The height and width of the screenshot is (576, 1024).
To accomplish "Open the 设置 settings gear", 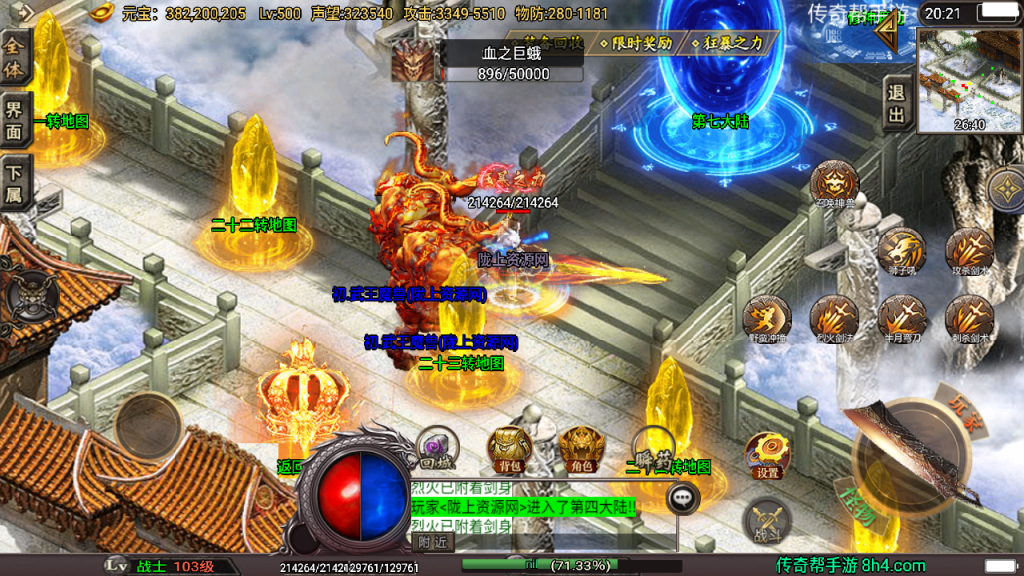I will click(x=768, y=455).
